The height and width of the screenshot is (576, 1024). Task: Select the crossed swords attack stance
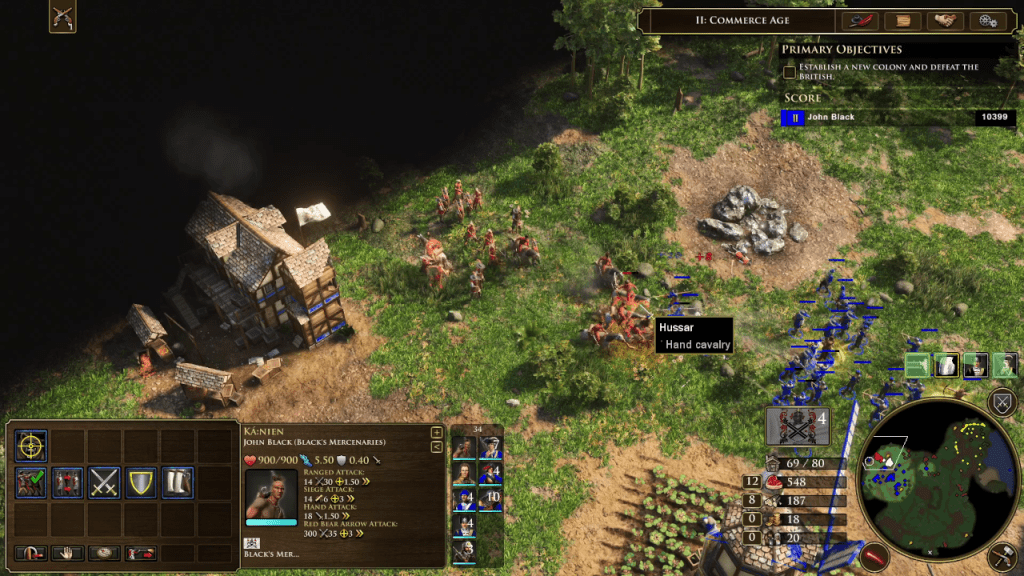pos(104,483)
